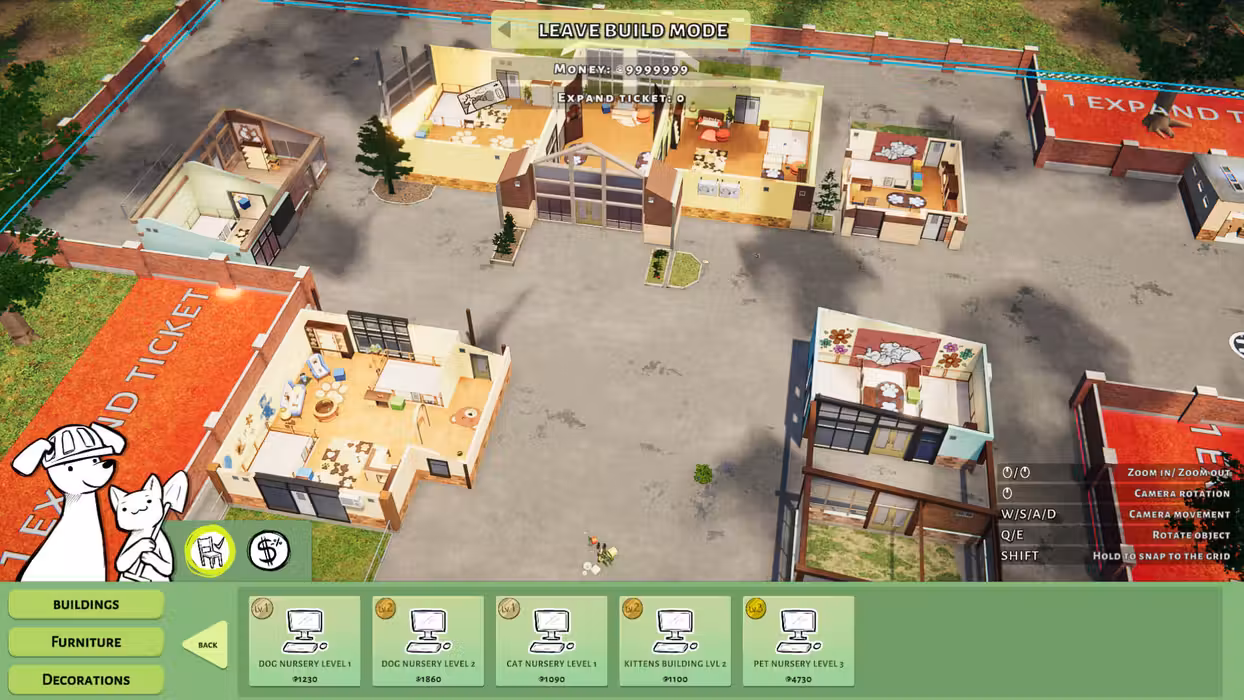
Task: Switch to the dollar sign sell icon
Action: 268,550
